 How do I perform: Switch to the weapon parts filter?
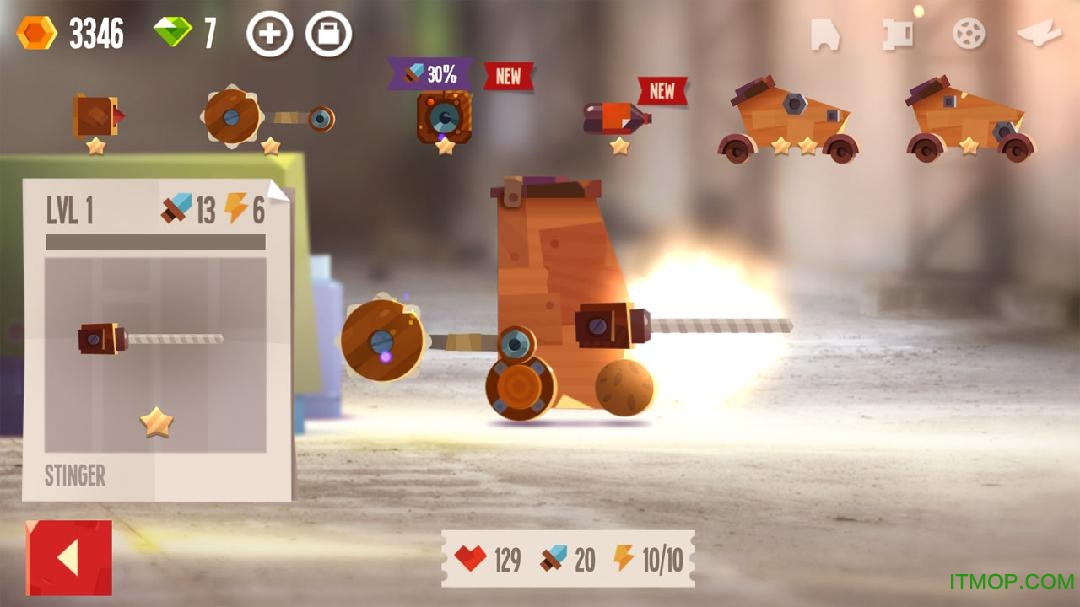click(x=898, y=34)
